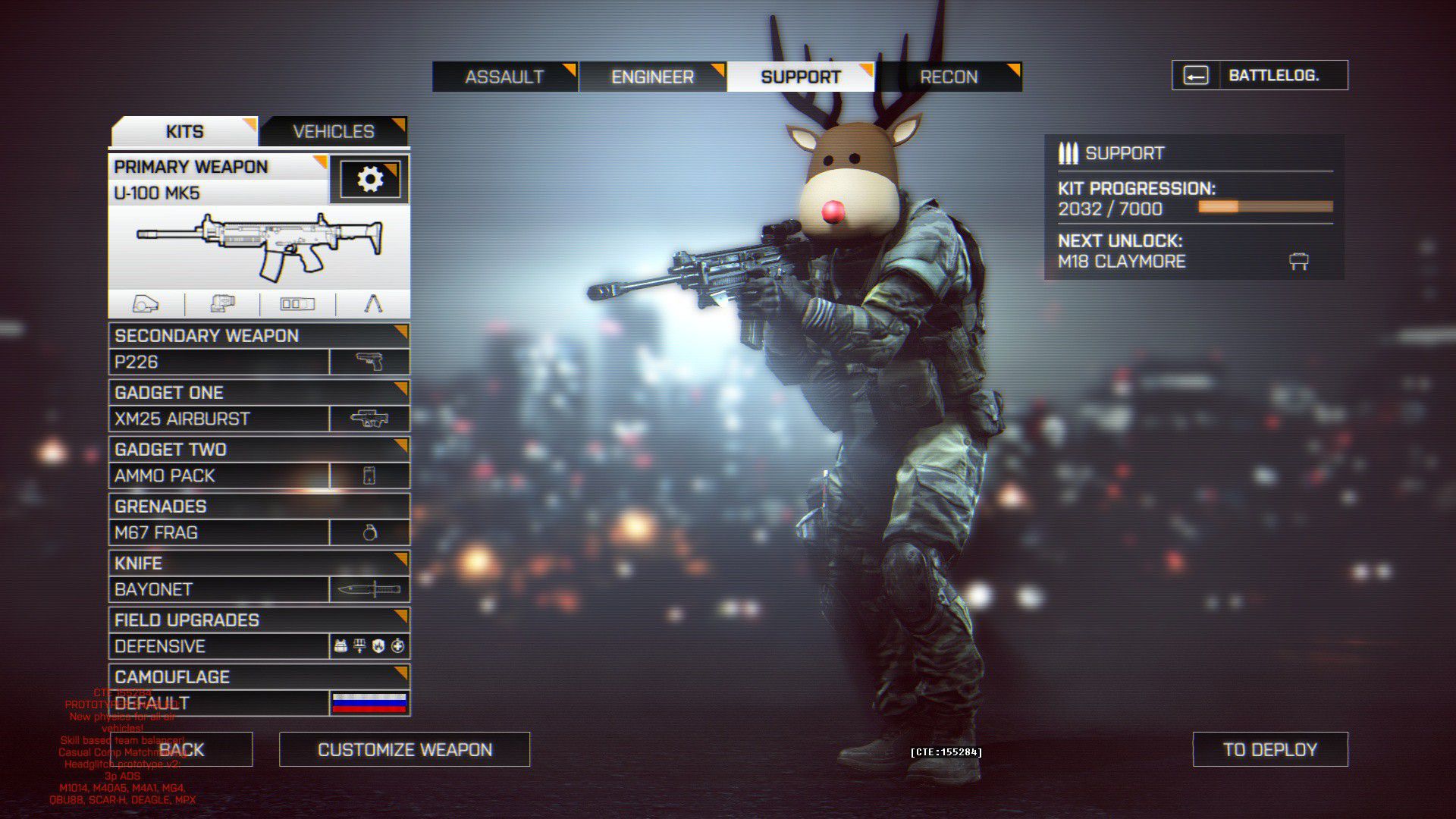Screen dimensions: 1456x819
Task: Select the Engineer class tab
Action: click(652, 77)
